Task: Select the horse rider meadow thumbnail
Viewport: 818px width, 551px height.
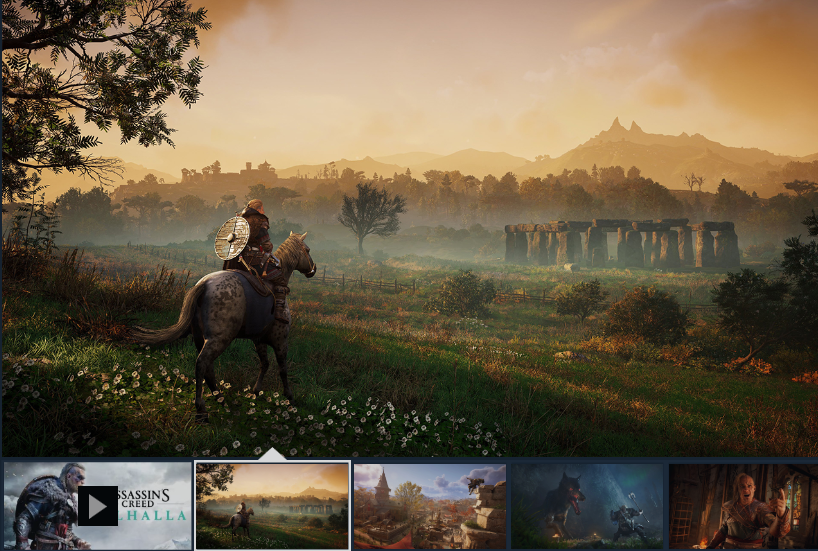Action: click(272, 505)
